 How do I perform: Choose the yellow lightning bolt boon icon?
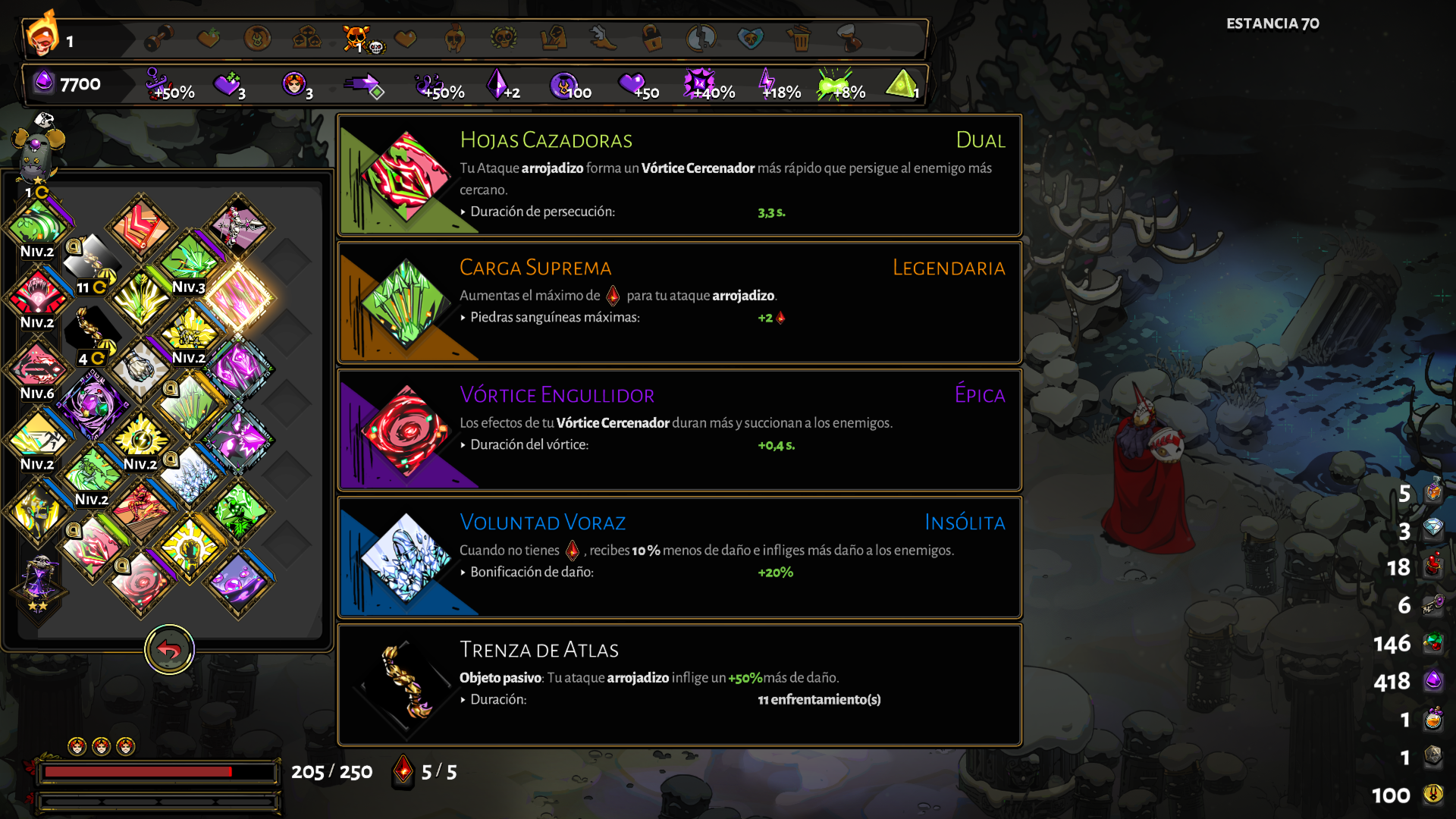[141, 438]
